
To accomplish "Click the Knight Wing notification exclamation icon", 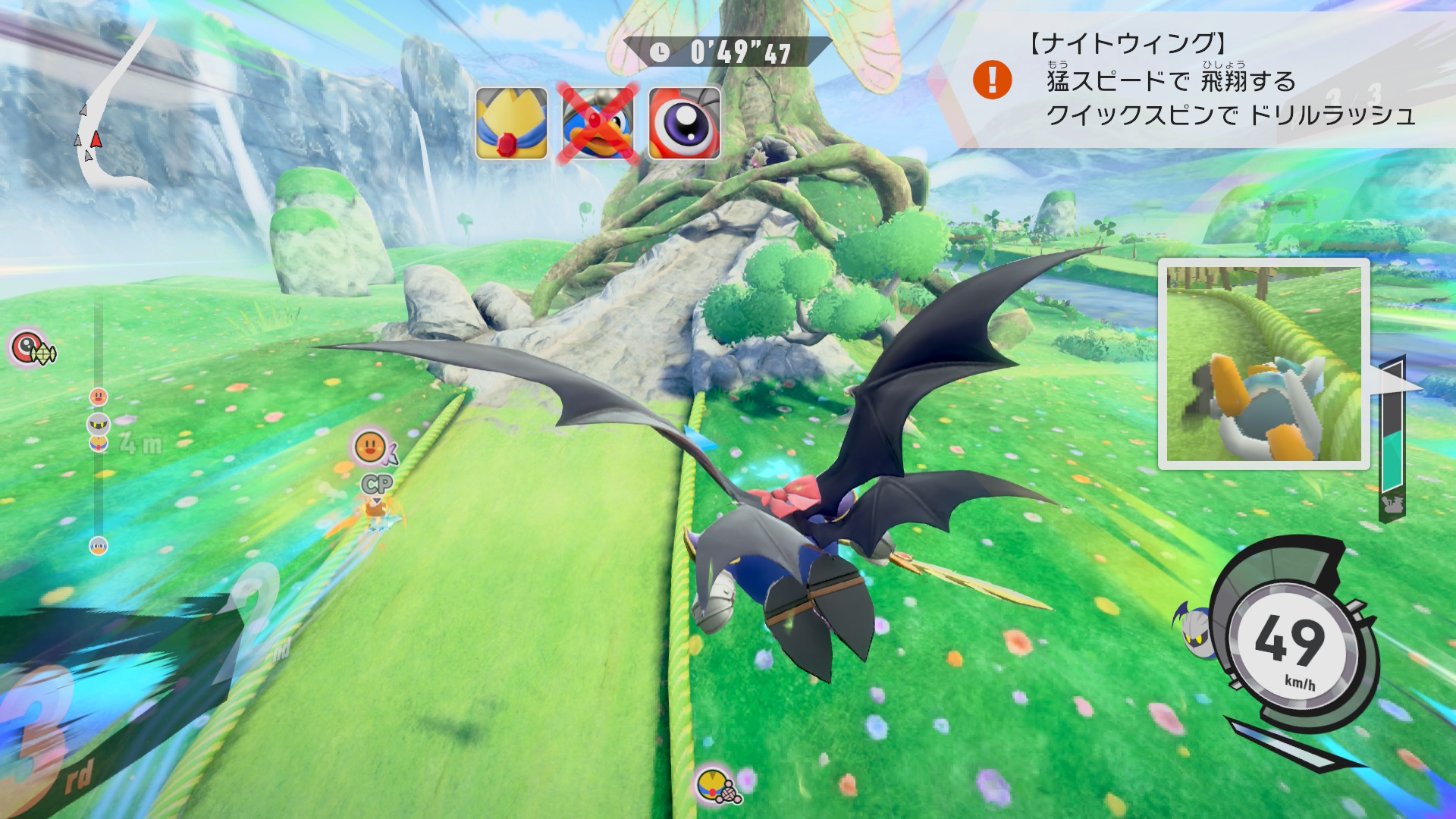I will tap(992, 80).
